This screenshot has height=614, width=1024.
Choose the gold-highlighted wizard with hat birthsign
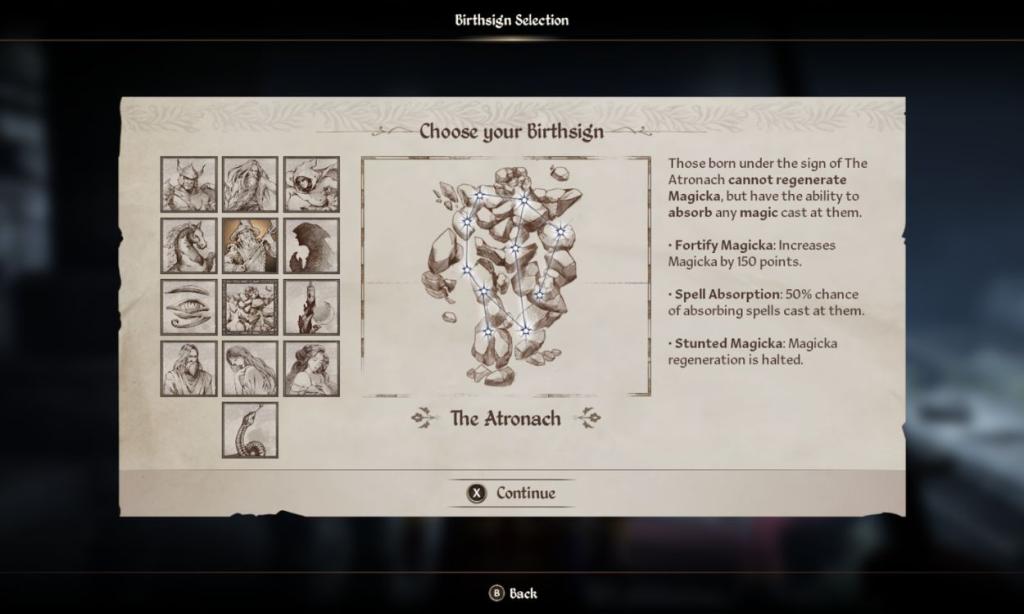[x=250, y=246]
